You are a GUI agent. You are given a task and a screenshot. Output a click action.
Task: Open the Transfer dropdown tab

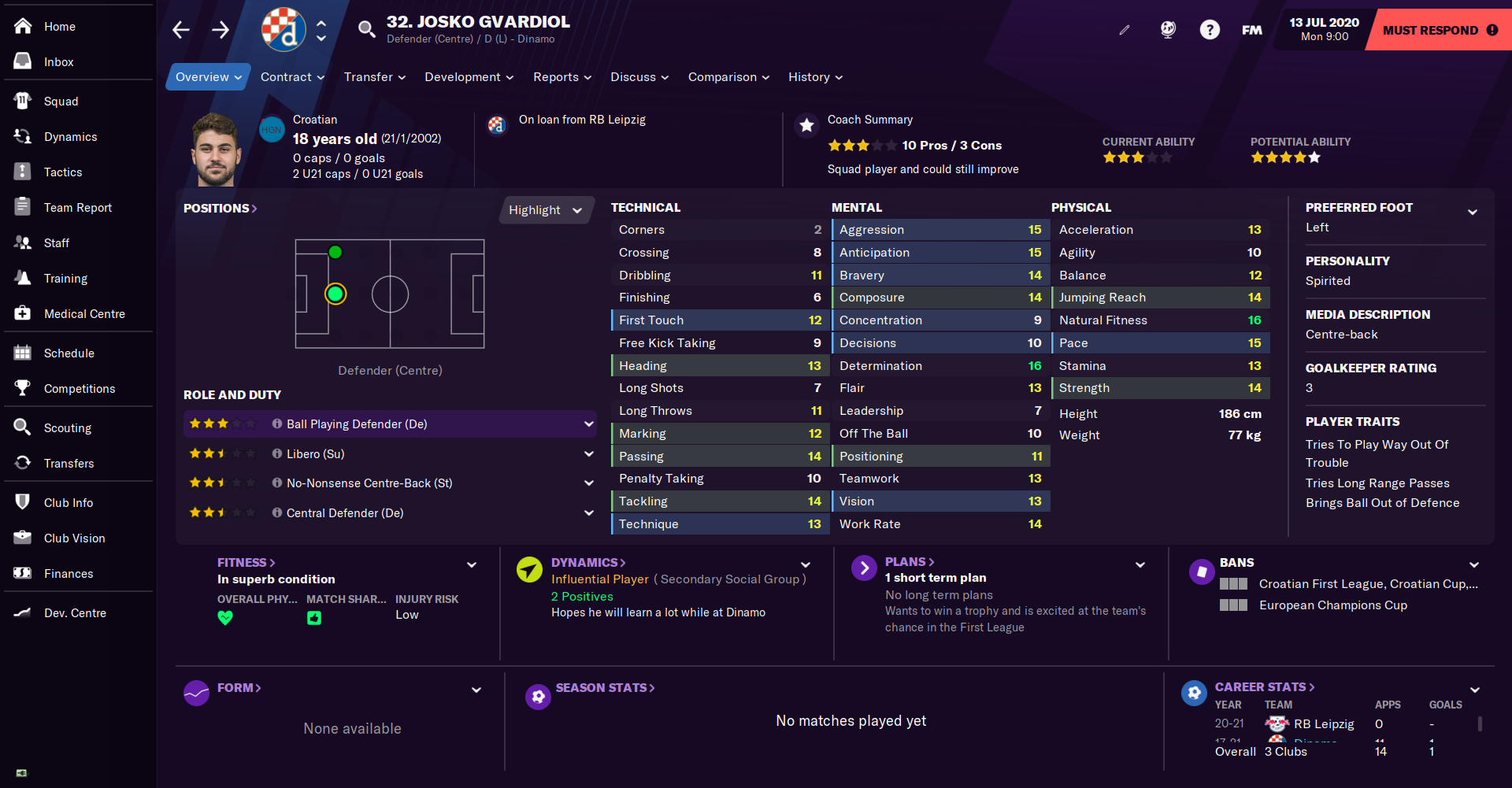click(x=374, y=77)
